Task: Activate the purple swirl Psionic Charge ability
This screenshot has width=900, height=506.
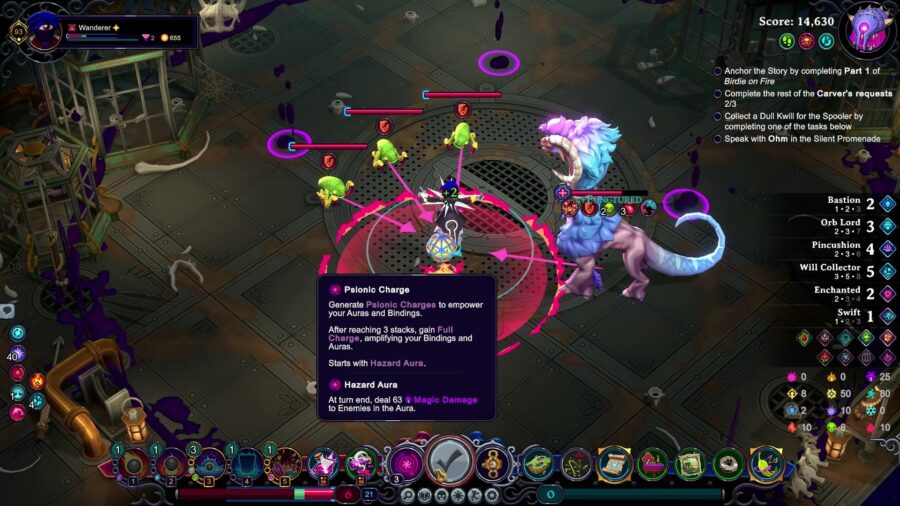Action: (406, 463)
